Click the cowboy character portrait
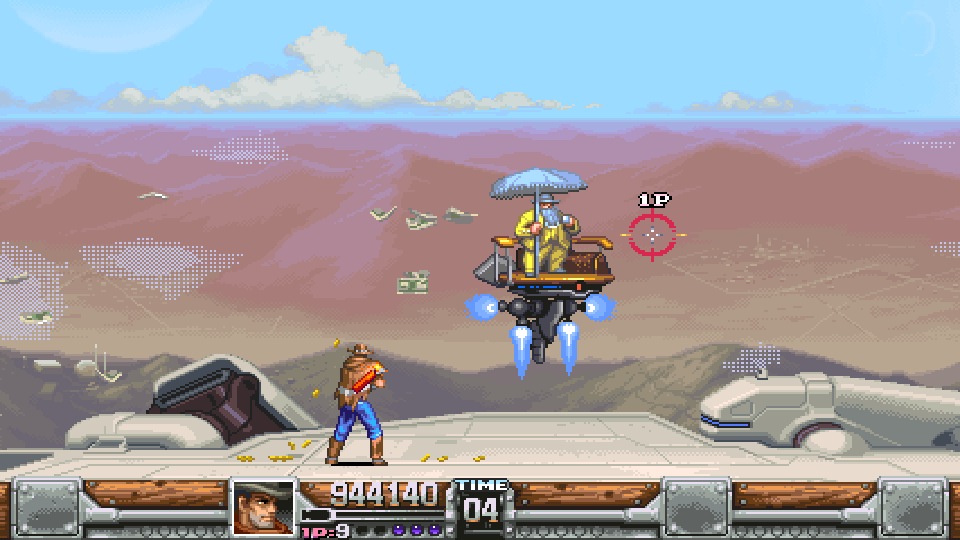Image resolution: width=960 pixels, height=540 pixels. (x=264, y=508)
